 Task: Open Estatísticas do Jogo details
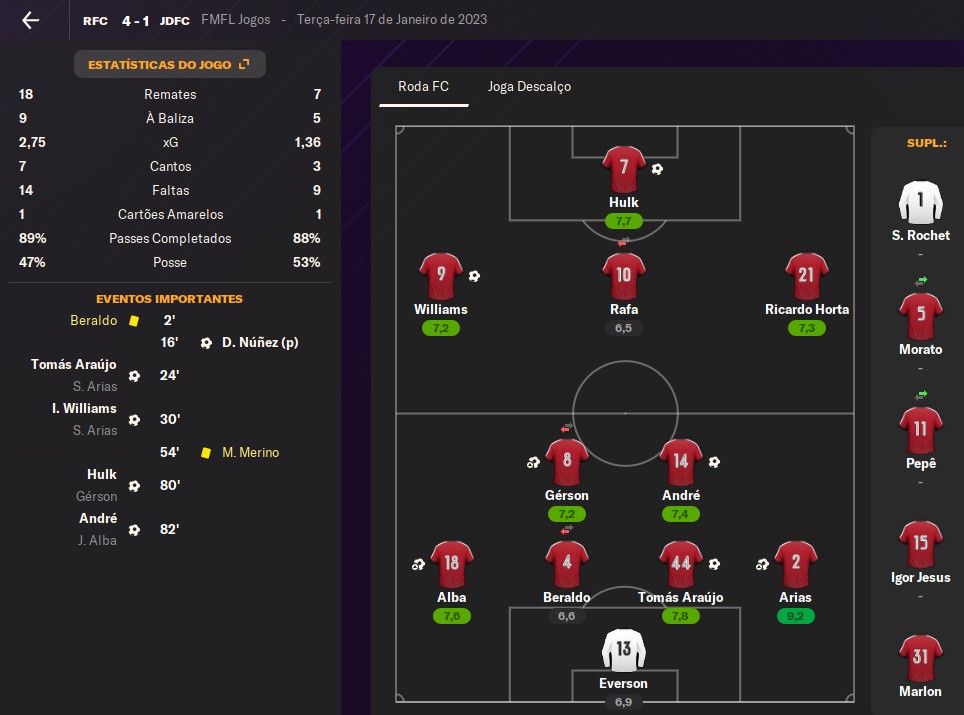[169, 65]
